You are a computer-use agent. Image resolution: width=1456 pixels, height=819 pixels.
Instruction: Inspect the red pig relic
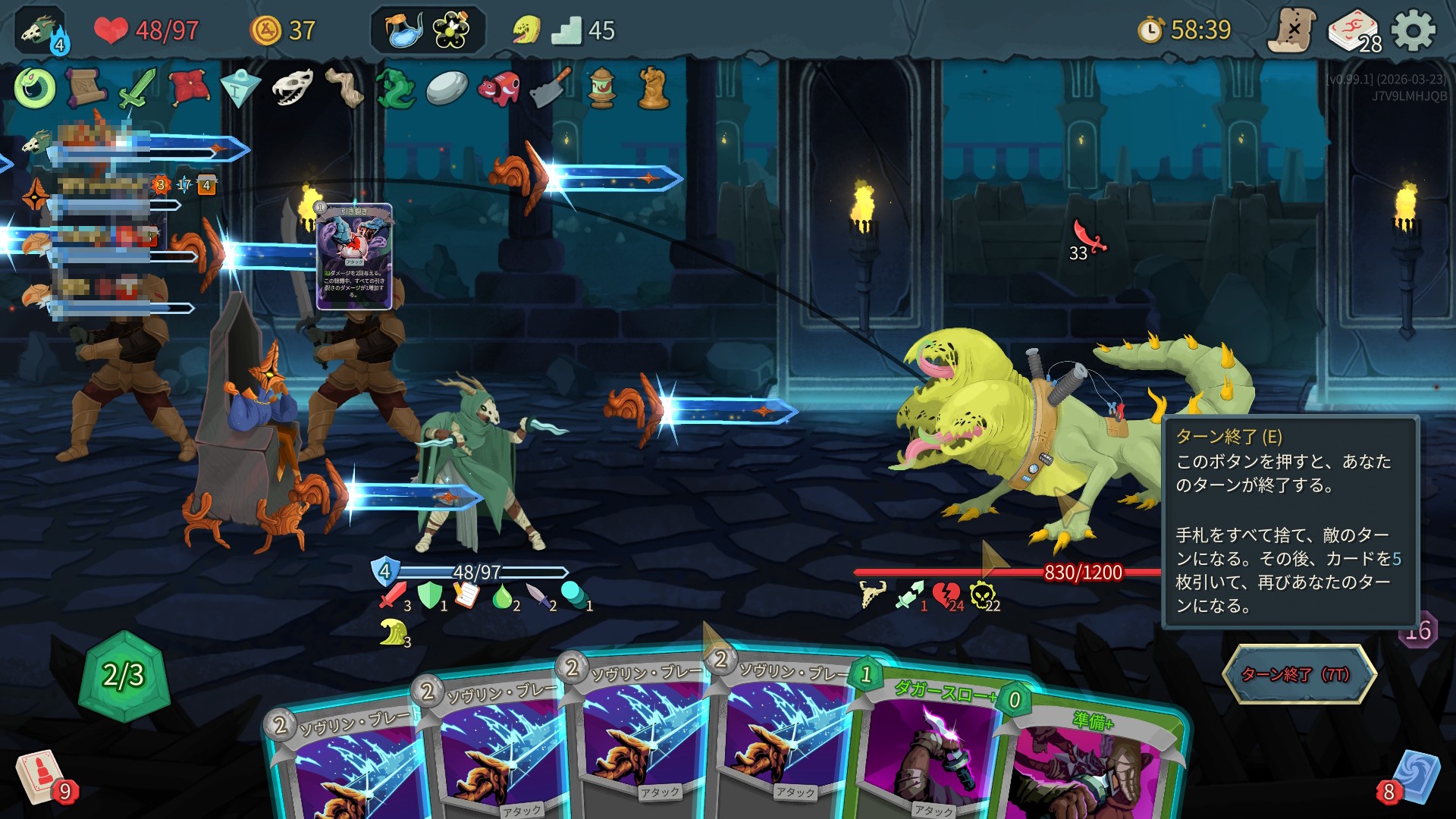coord(498,88)
